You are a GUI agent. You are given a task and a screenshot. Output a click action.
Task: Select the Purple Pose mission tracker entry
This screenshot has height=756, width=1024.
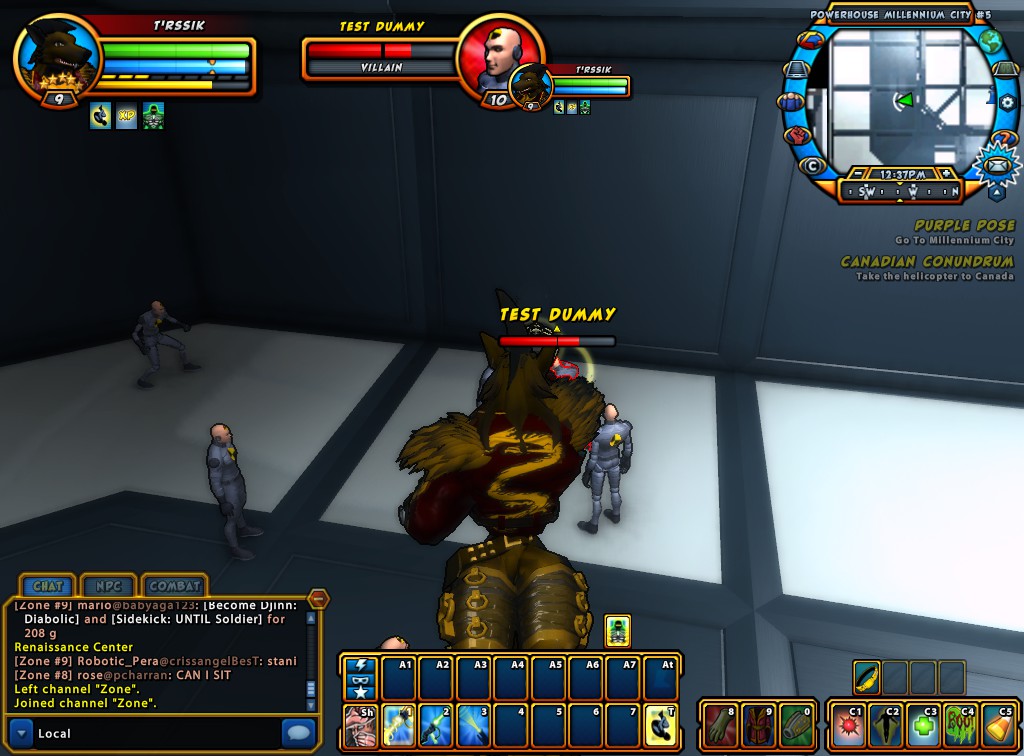pyautogui.click(x=963, y=226)
